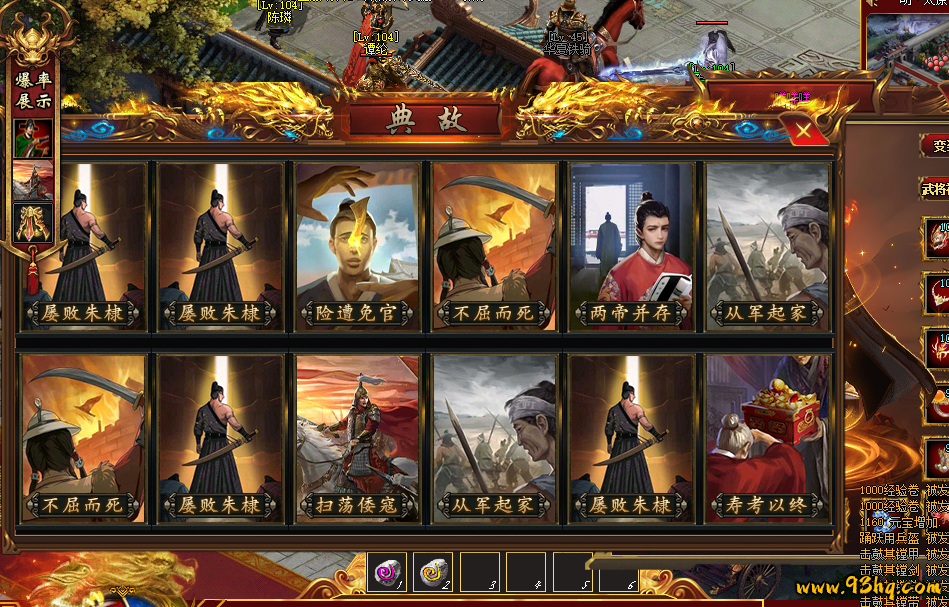This screenshot has width=949, height=607.
Task: Pick the 扫荡倭寇 card
Action: click(x=358, y=438)
